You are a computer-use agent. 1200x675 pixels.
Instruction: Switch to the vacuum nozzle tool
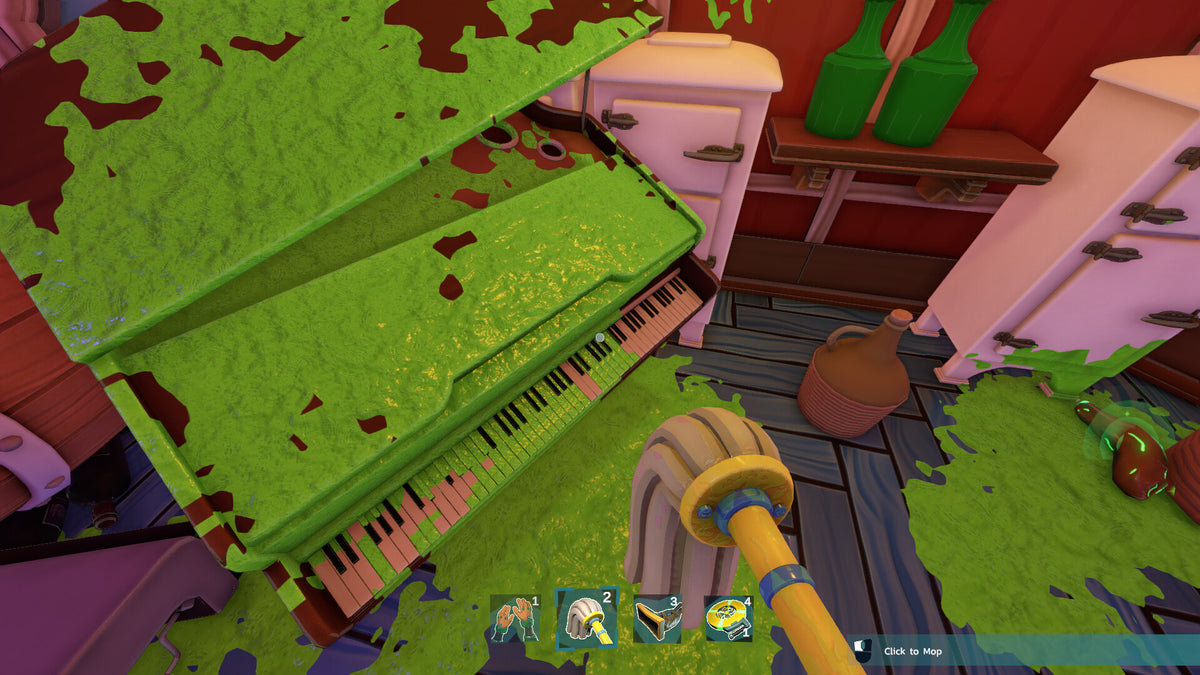tap(658, 618)
